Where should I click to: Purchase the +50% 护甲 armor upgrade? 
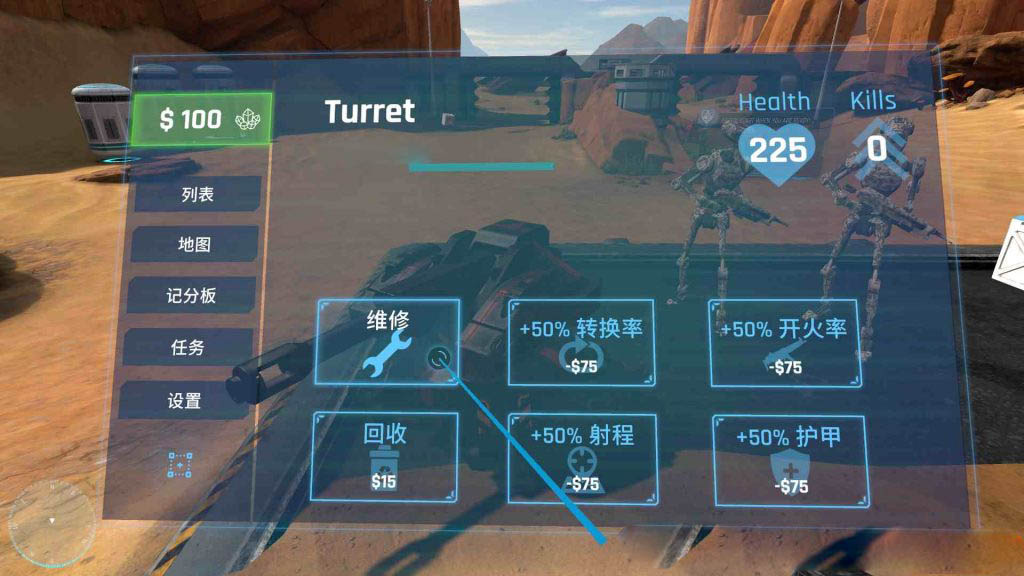790,460
